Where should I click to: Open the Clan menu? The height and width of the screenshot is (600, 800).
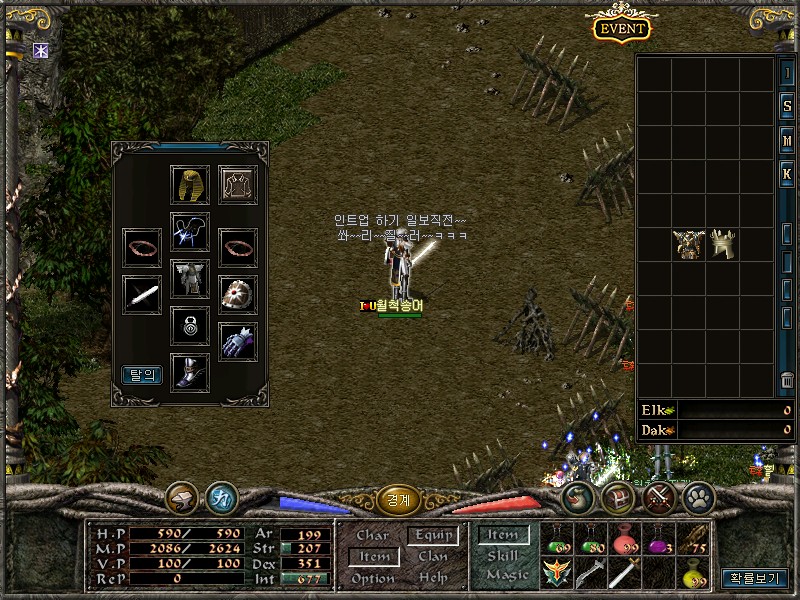pos(433,557)
